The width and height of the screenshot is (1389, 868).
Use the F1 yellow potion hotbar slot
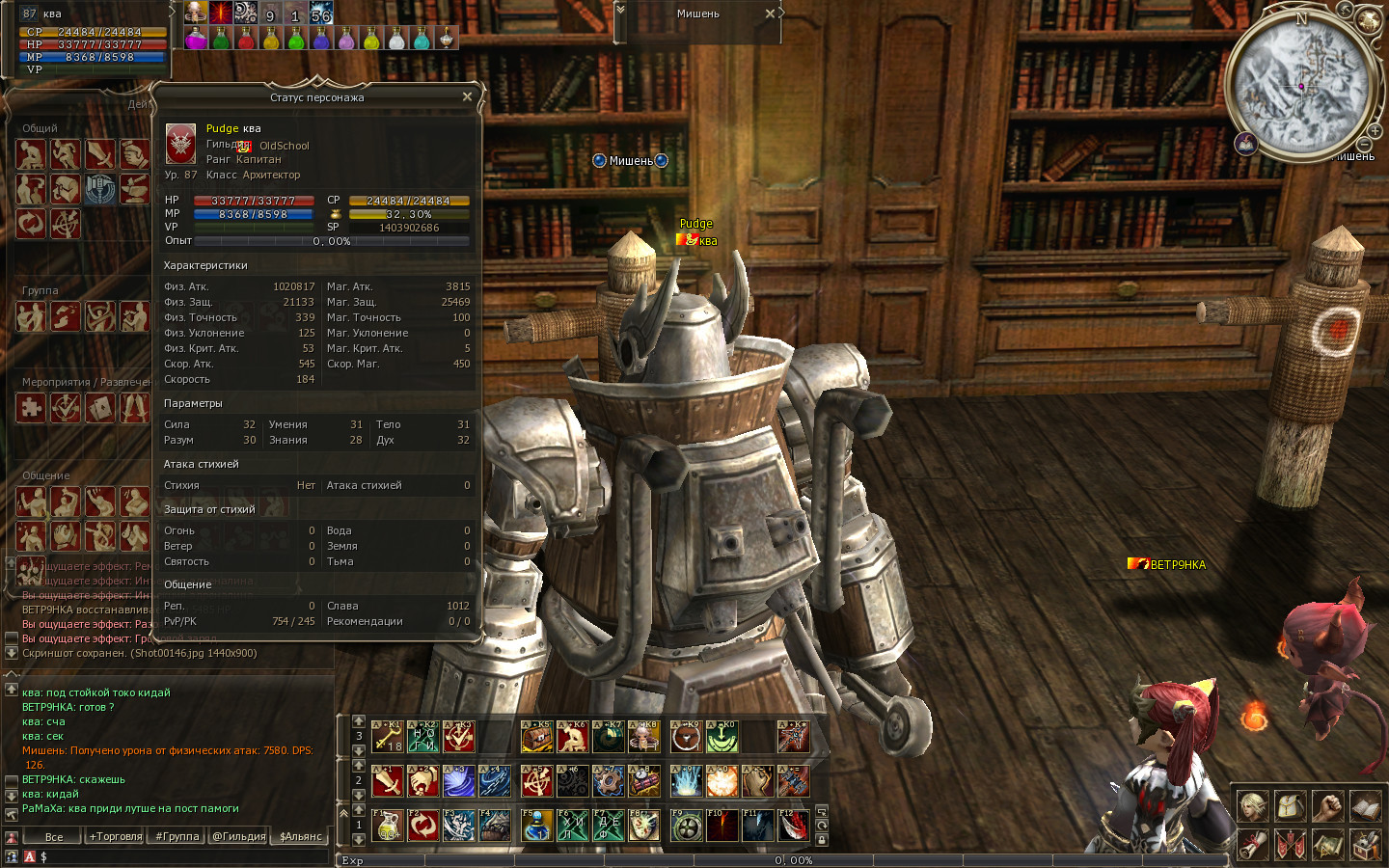[x=387, y=826]
